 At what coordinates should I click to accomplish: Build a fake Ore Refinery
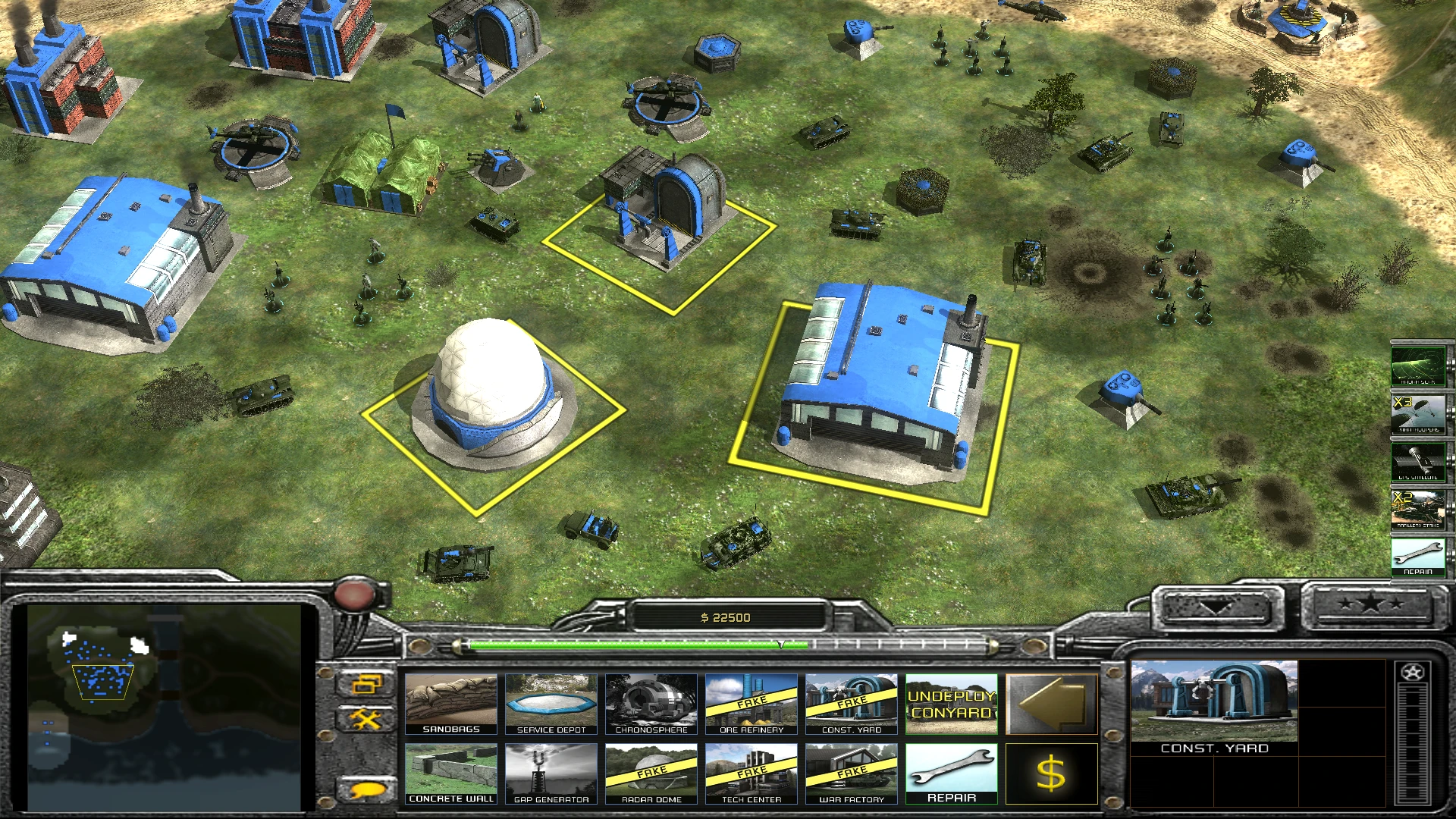752,704
